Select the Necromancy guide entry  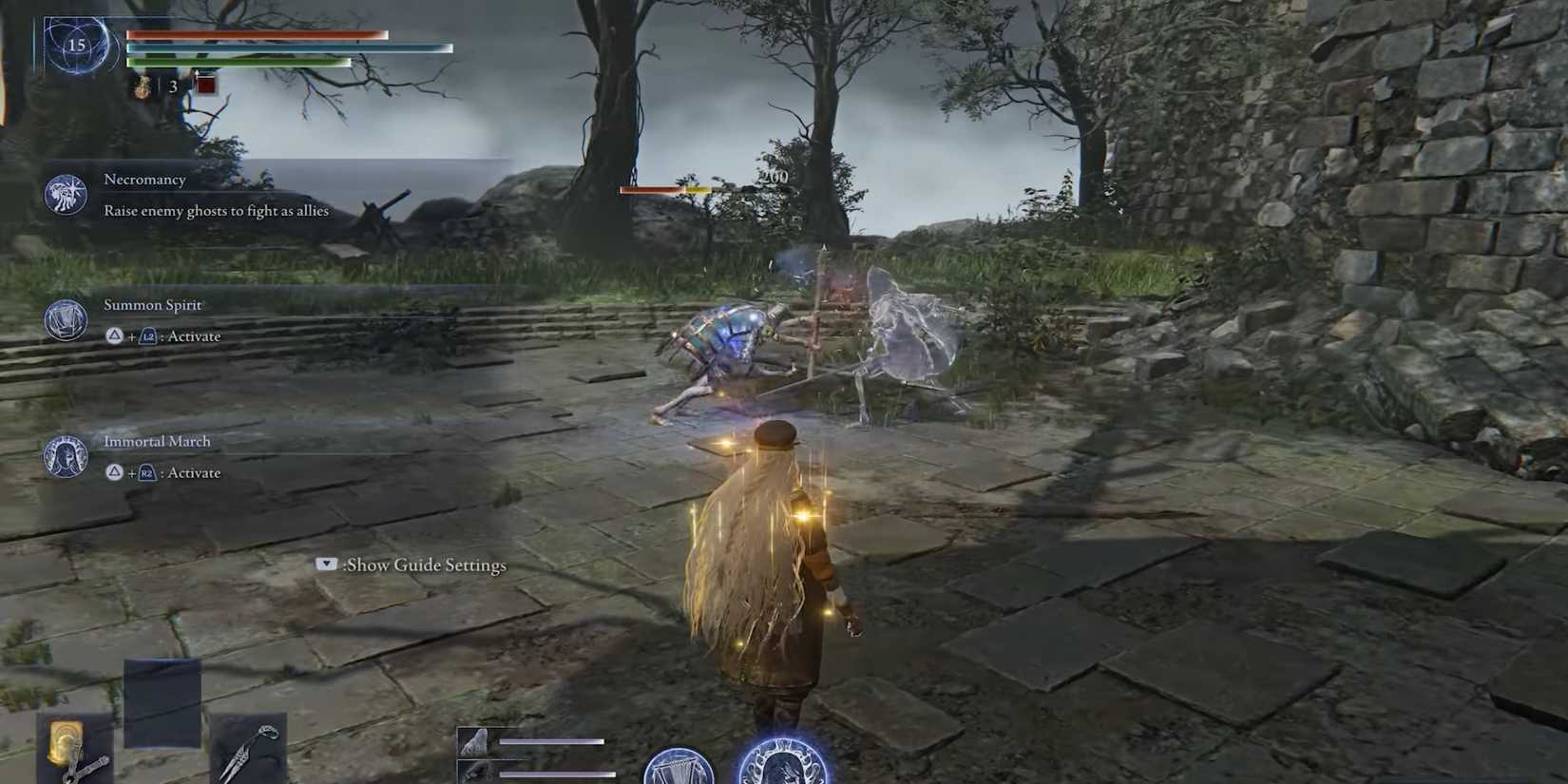(x=145, y=179)
